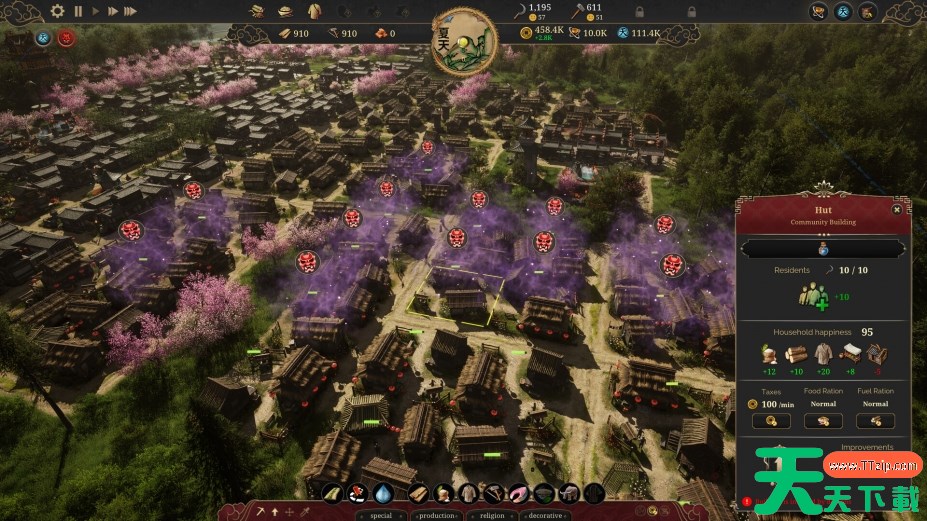Image resolution: width=927 pixels, height=521 pixels.
Task: Choose the water drop building category
Action: click(x=383, y=493)
